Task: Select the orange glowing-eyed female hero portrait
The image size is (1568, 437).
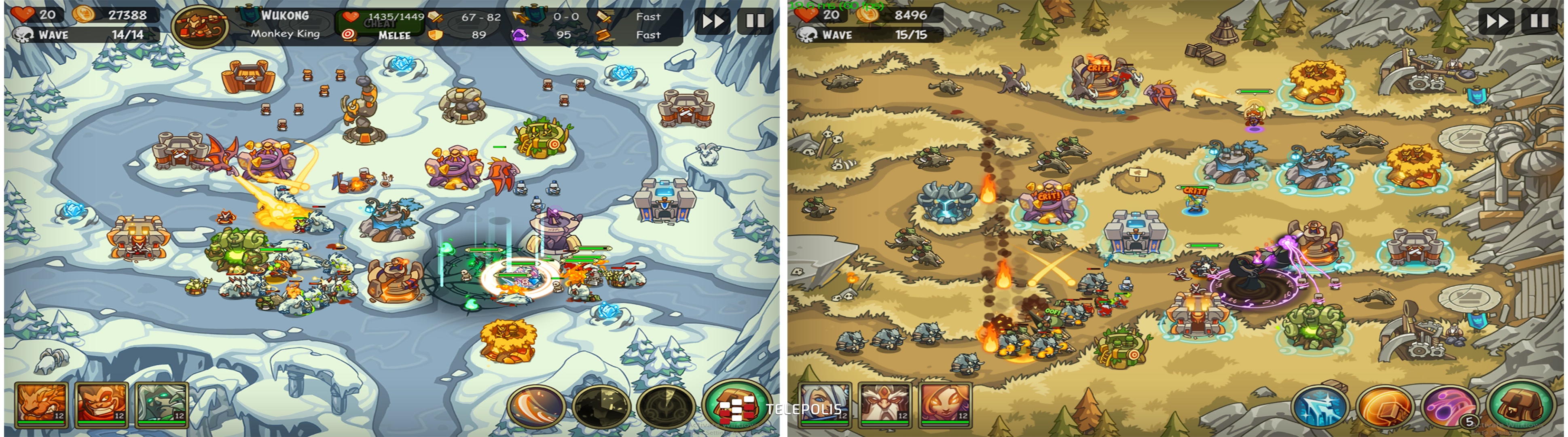Action: point(945,404)
